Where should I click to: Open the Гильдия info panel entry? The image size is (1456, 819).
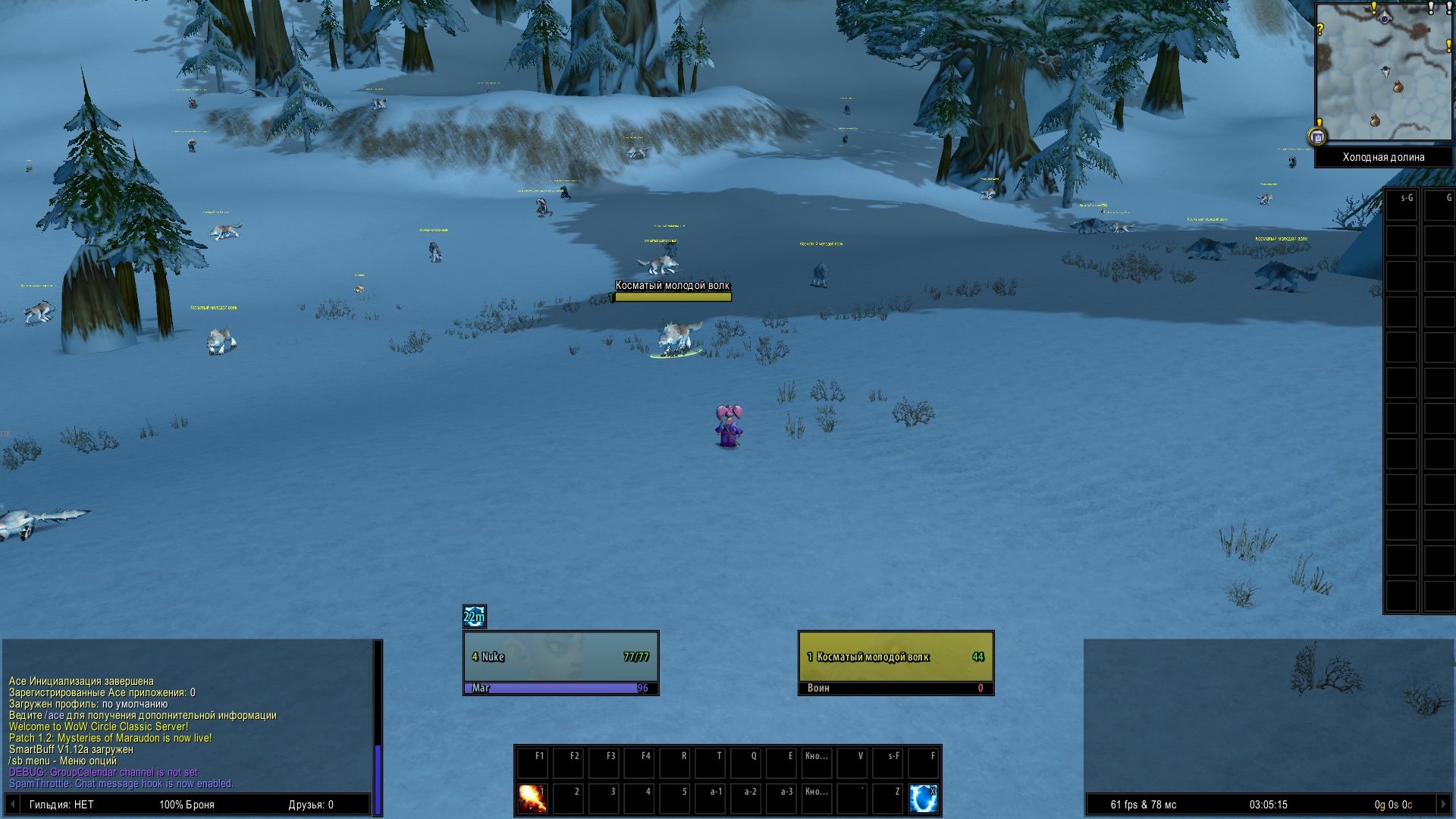[x=61, y=805]
